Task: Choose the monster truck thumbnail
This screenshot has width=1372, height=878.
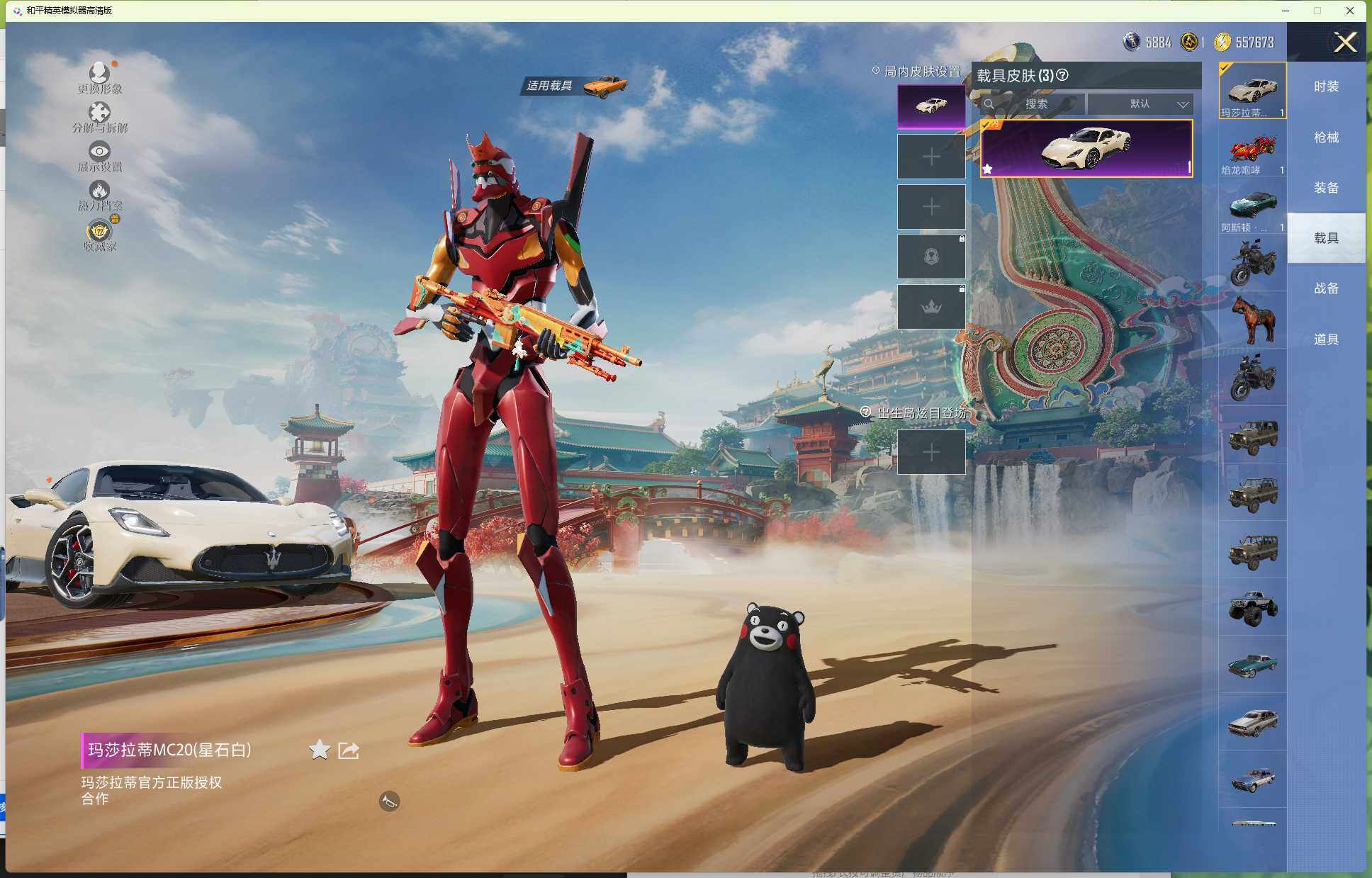Action: click(x=1252, y=607)
